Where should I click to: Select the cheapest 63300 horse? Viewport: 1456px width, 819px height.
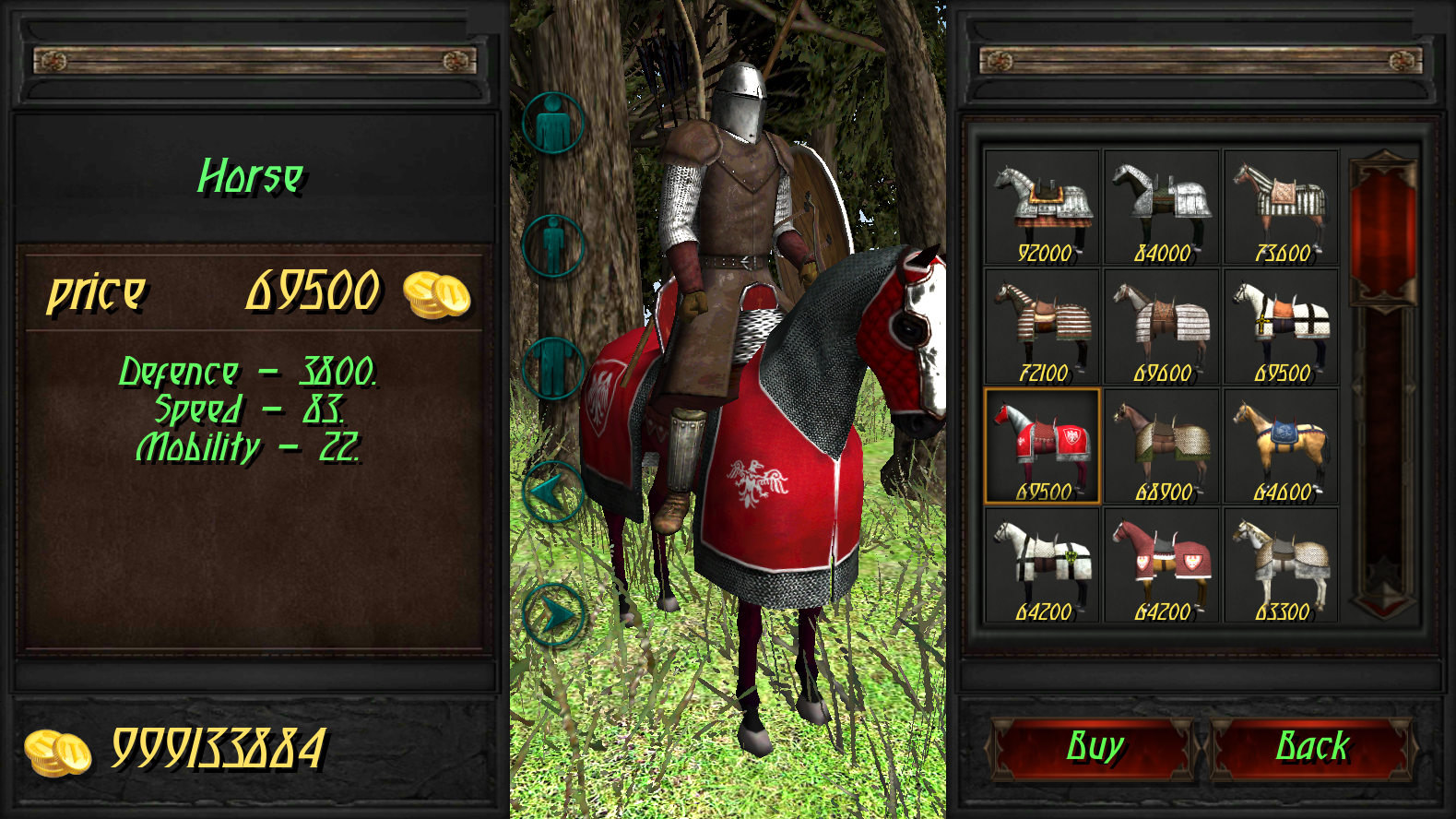click(1282, 564)
